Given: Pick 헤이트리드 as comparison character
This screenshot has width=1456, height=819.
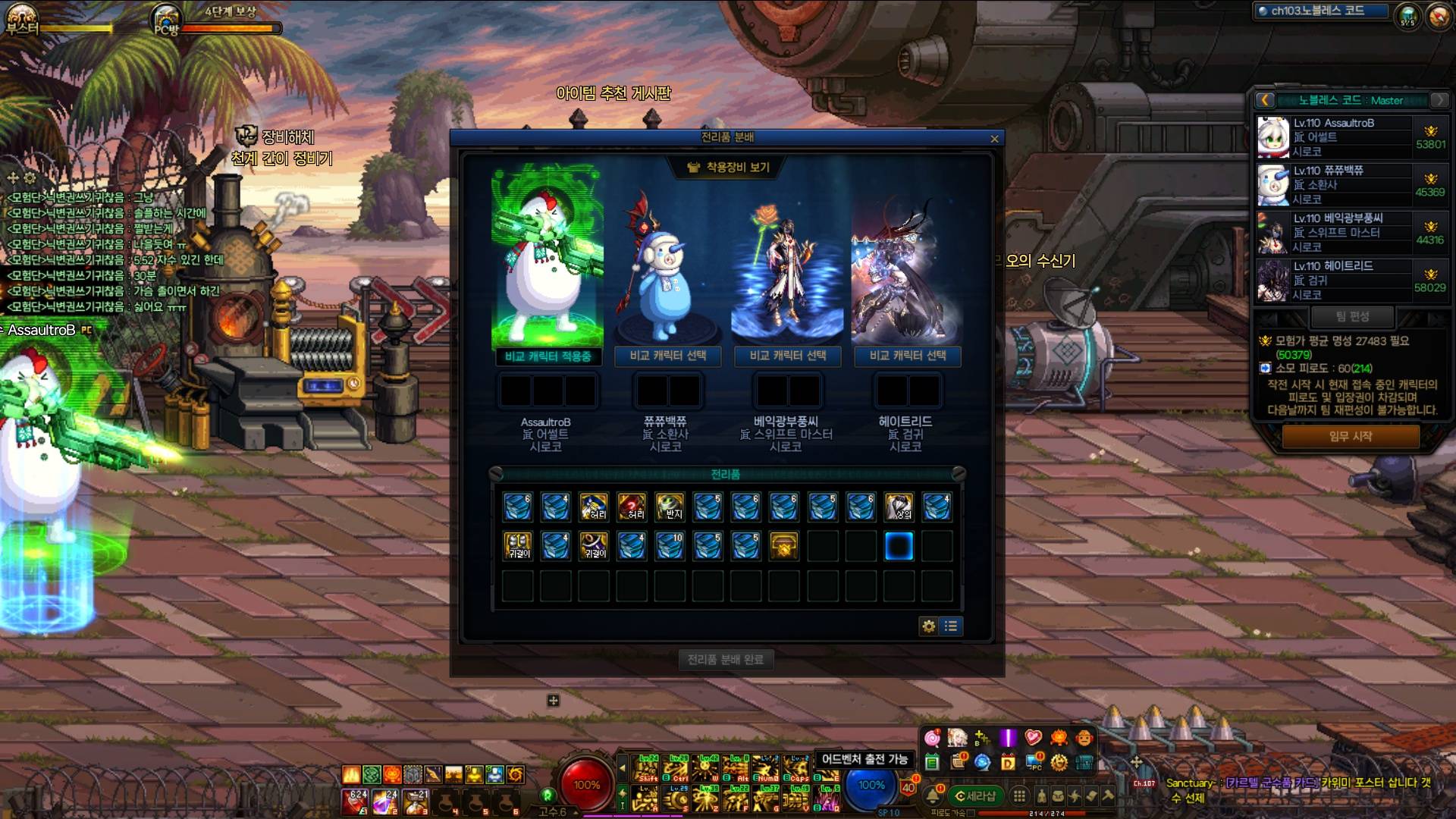Looking at the screenshot, I should [907, 356].
